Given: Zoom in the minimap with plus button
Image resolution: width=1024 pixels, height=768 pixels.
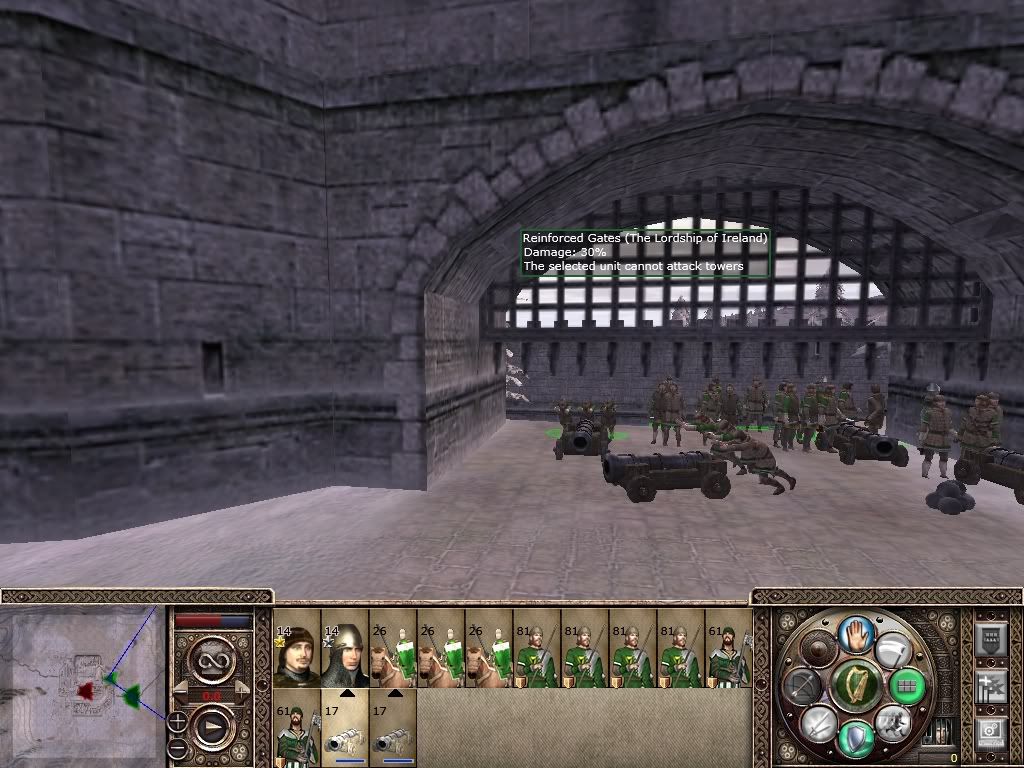Looking at the screenshot, I should click(x=177, y=720).
